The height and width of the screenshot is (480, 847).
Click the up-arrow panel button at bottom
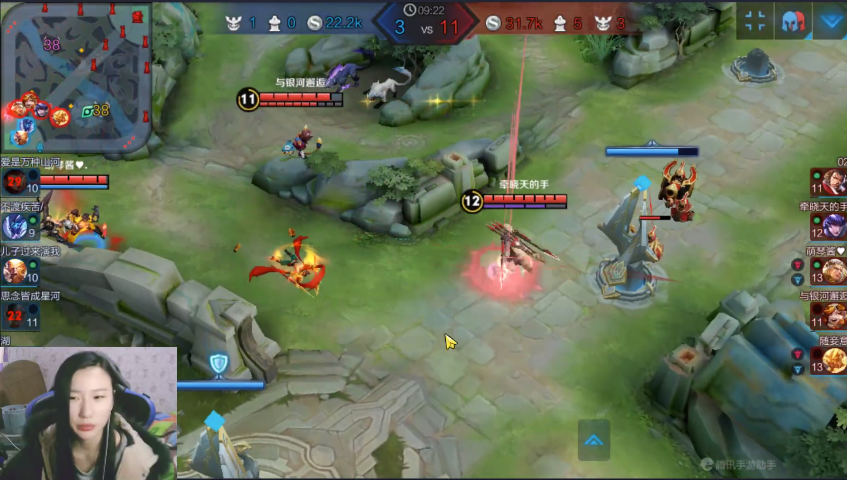coord(593,439)
